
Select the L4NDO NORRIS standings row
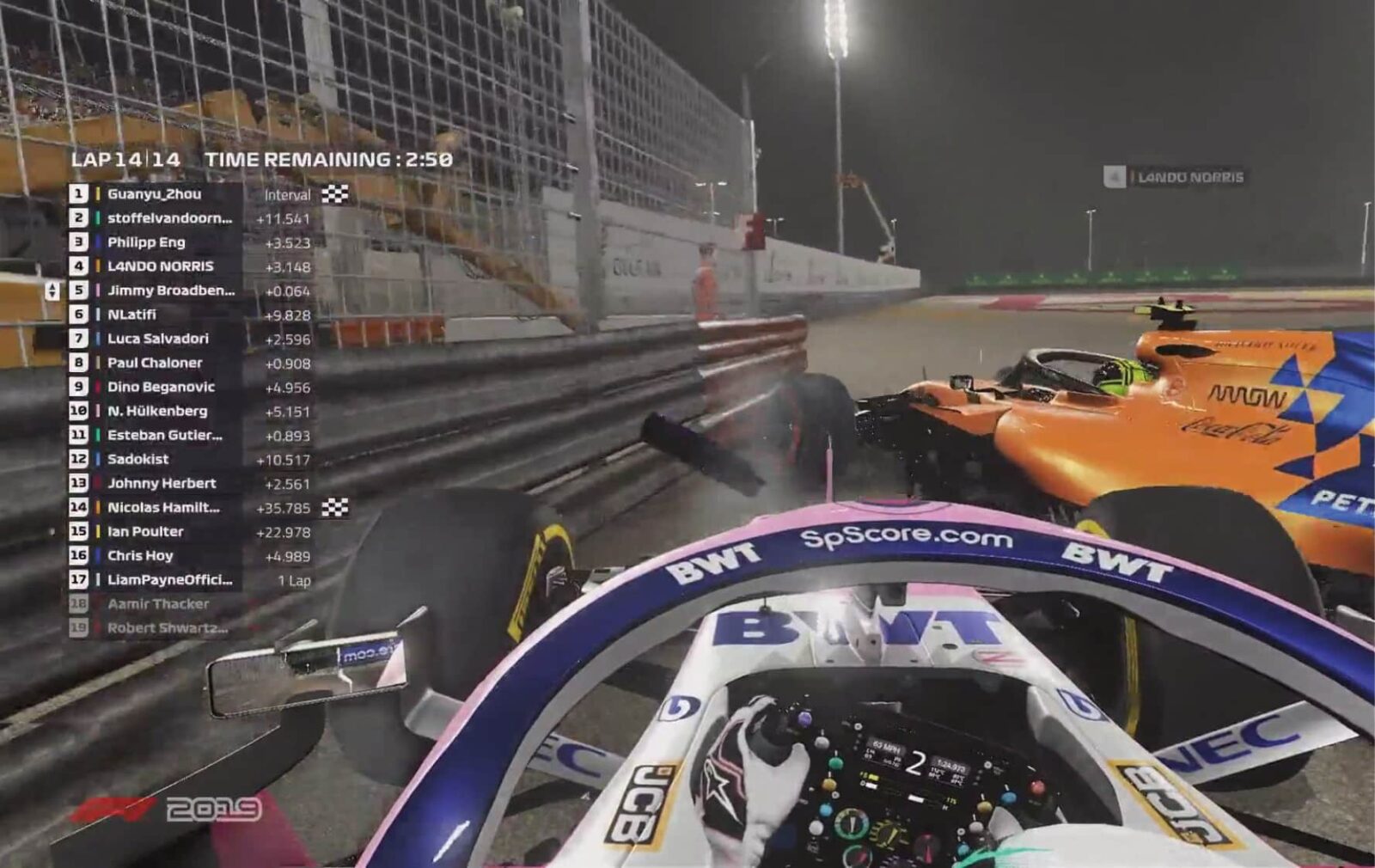(160, 266)
